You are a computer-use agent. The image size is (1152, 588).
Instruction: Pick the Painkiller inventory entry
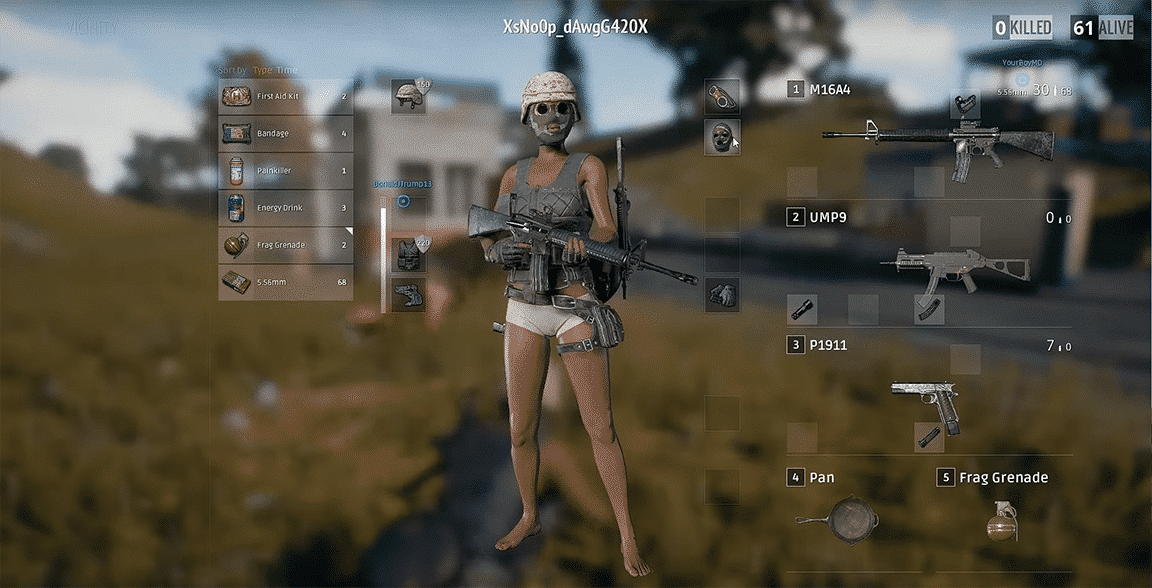[285, 171]
